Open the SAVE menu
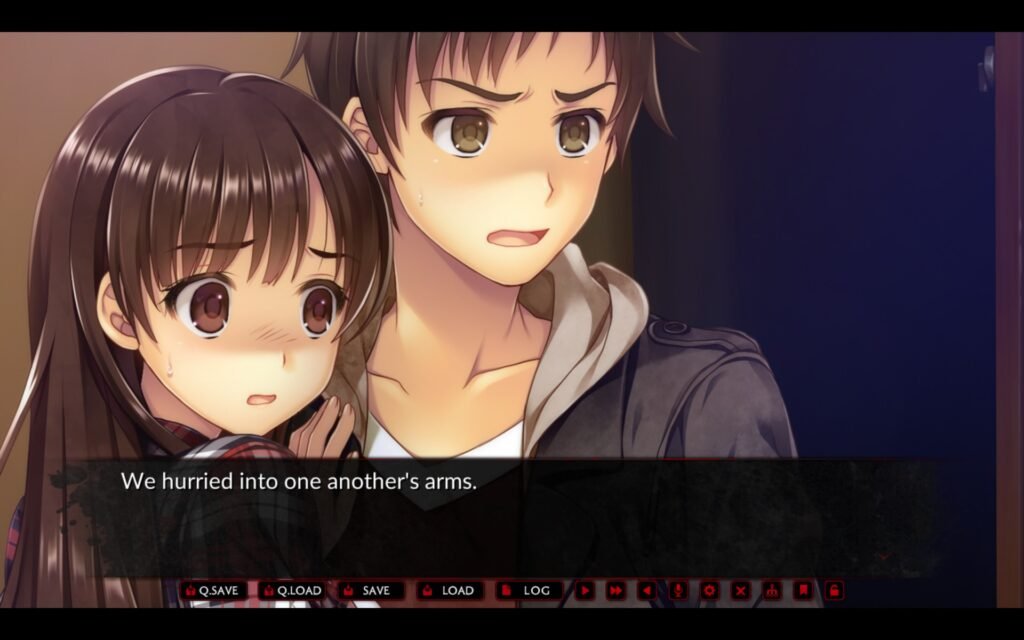This screenshot has height=640, width=1024. pos(370,591)
